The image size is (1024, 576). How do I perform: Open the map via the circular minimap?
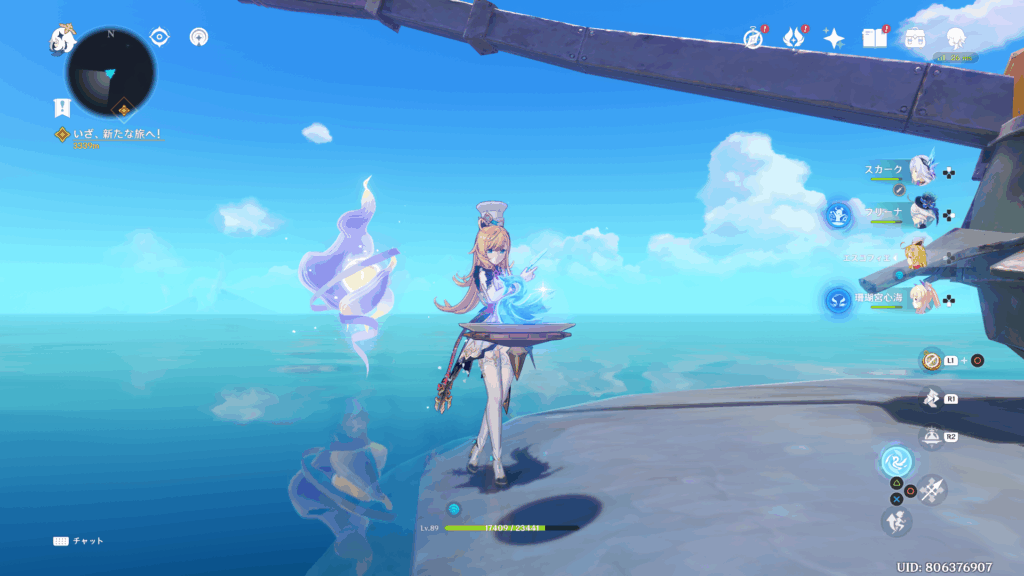pyautogui.click(x=110, y=72)
